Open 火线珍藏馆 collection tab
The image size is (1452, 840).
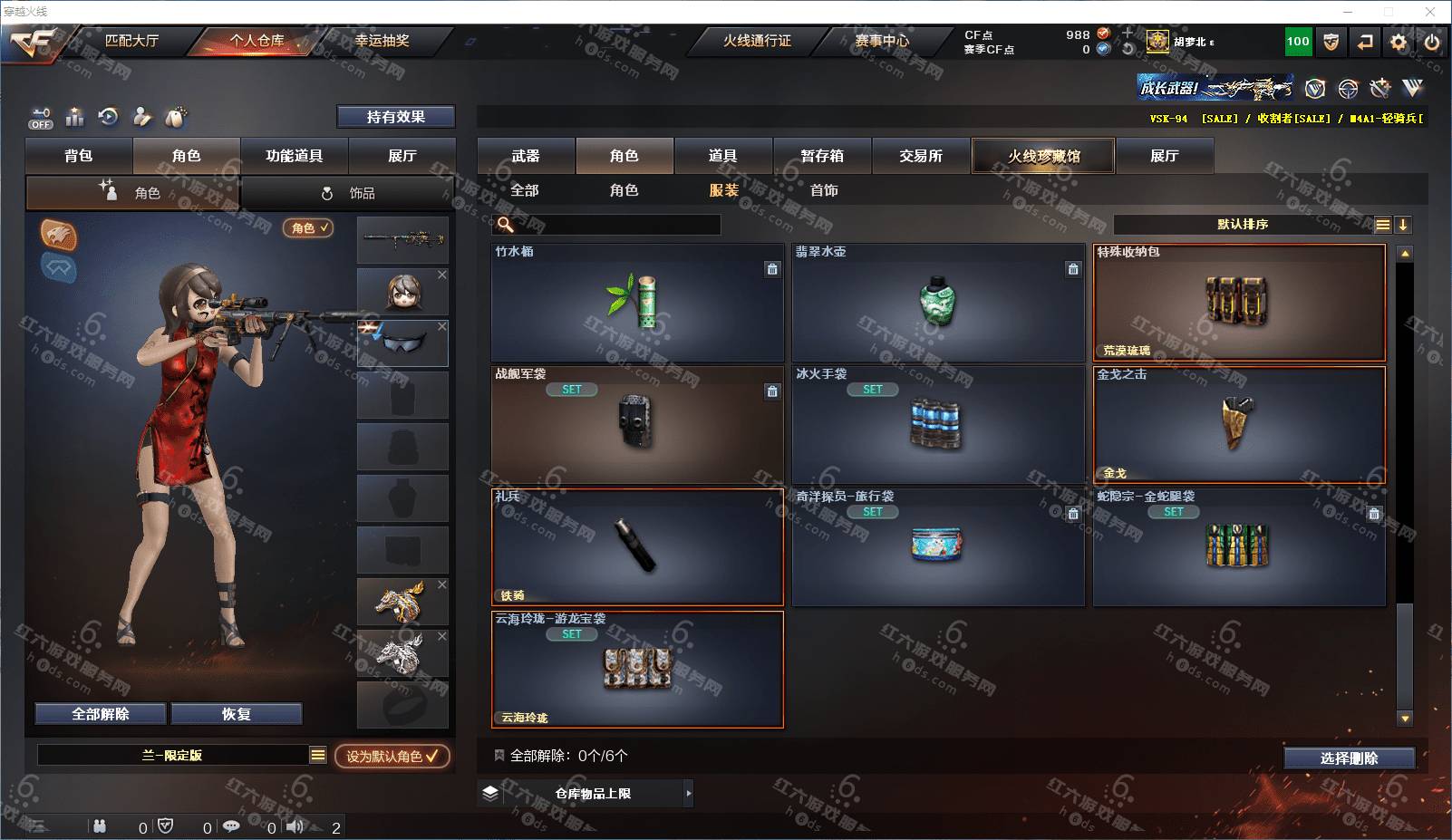(1043, 156)
